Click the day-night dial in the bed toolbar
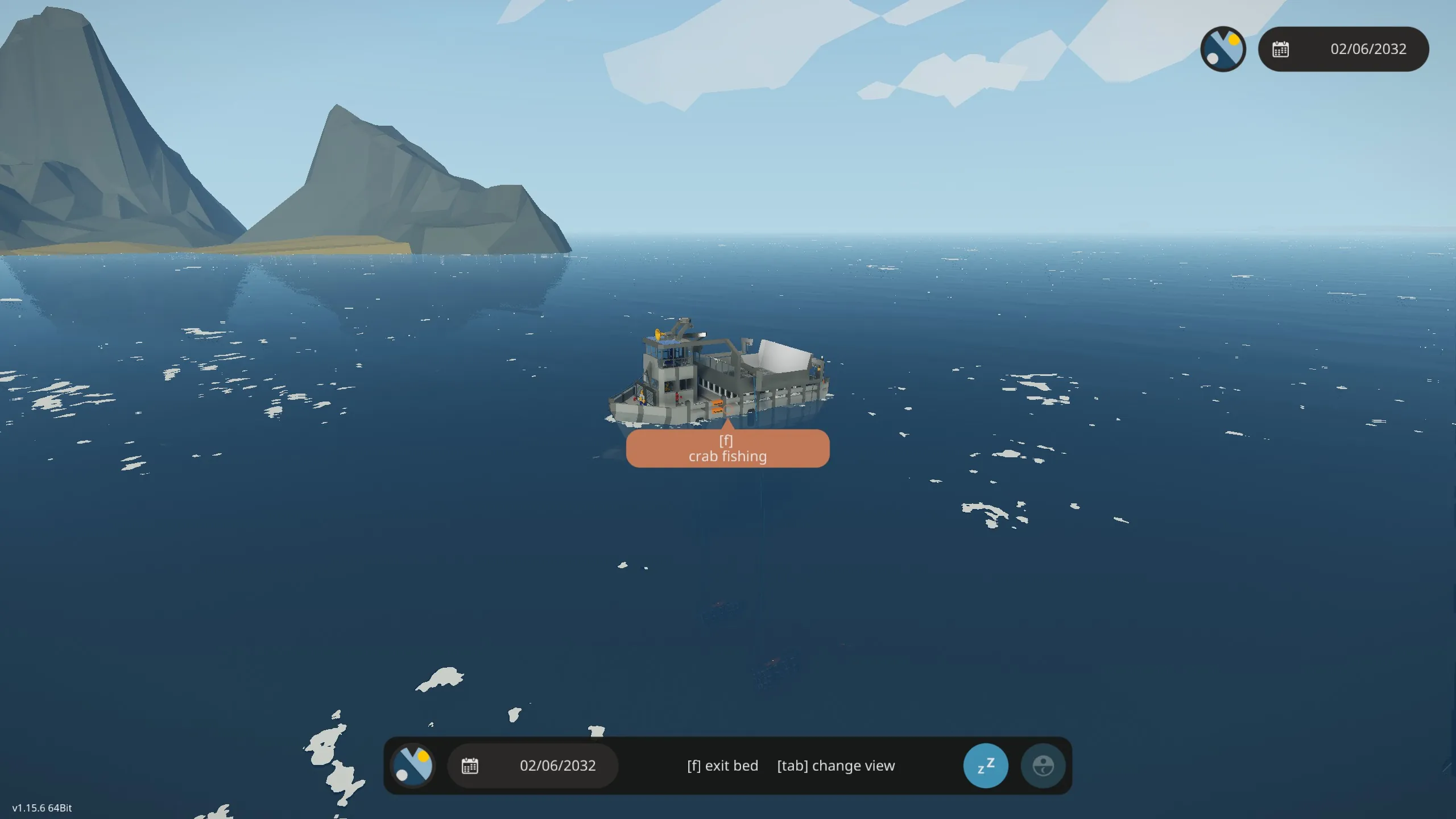The width and height of the screenshot is (1456, 819). (x=413, y=766)
